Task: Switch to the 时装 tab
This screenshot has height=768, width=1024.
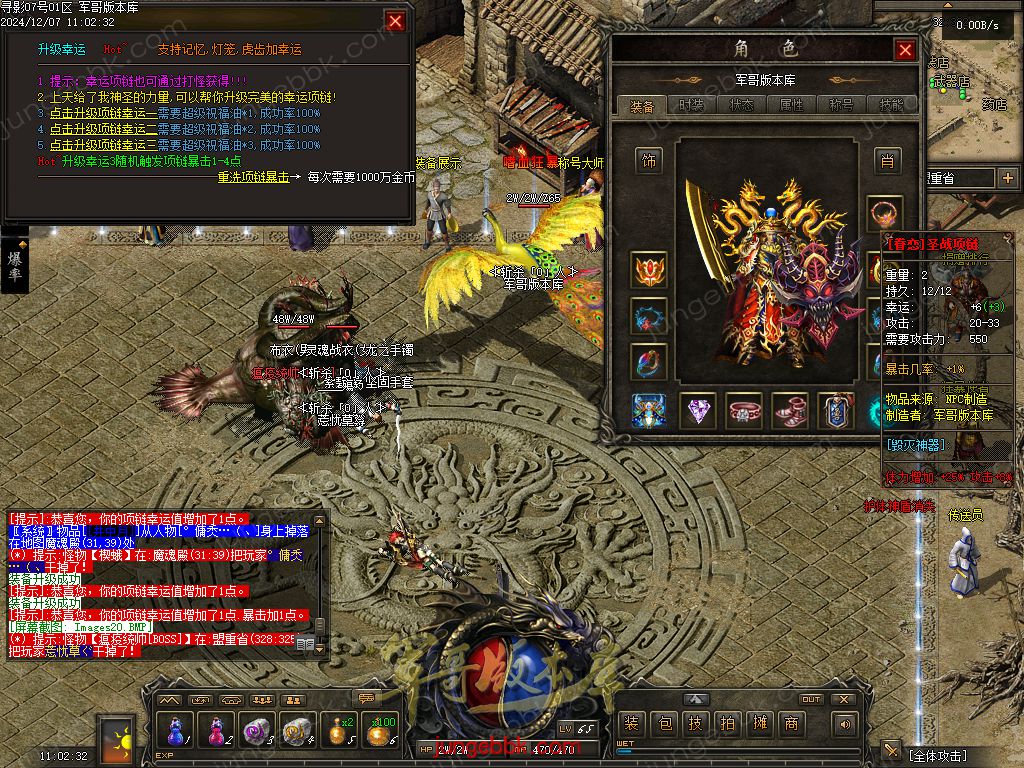Action: pos(691,105)
